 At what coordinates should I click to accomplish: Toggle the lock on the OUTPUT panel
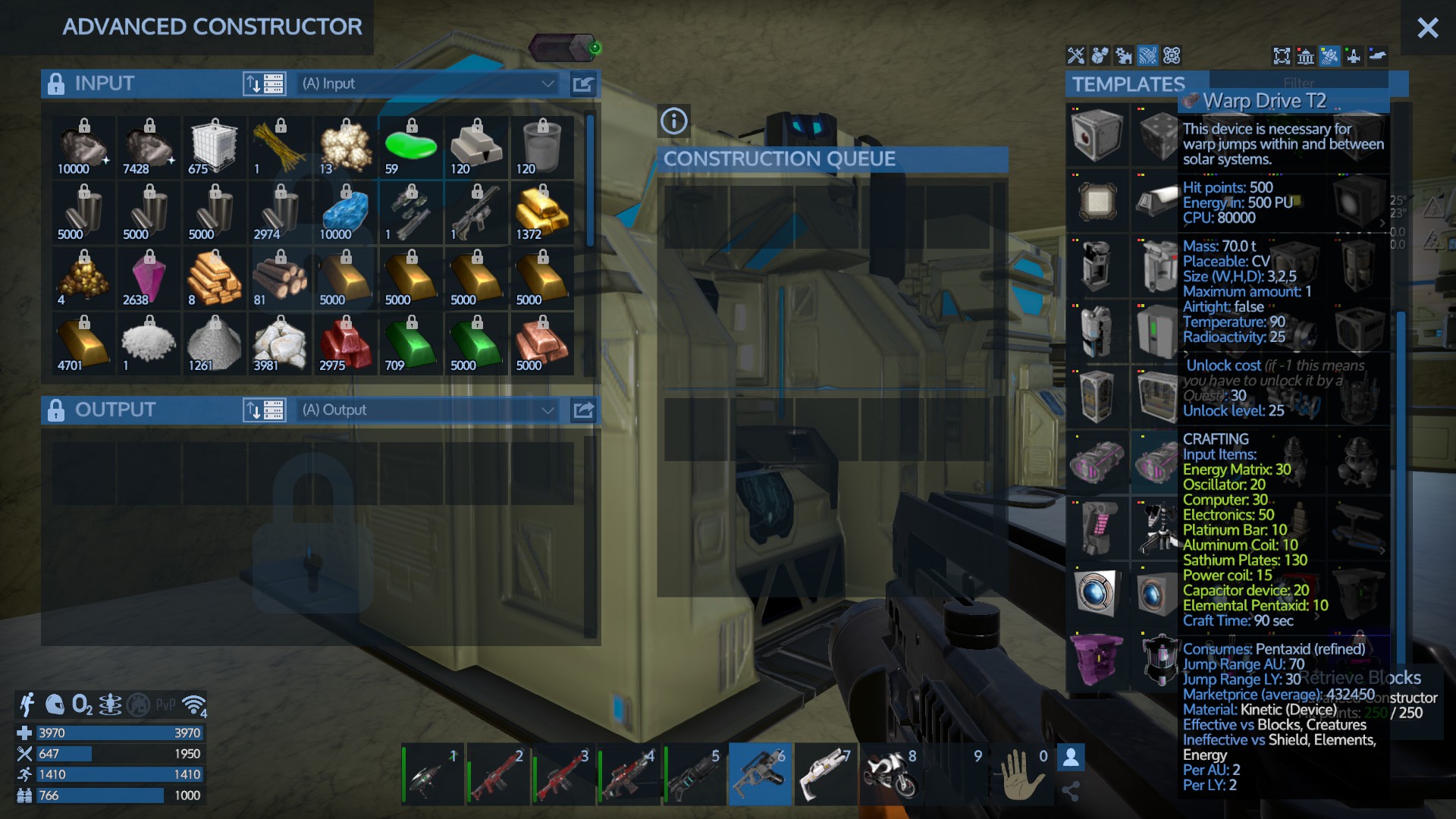[x=56, y=409]
